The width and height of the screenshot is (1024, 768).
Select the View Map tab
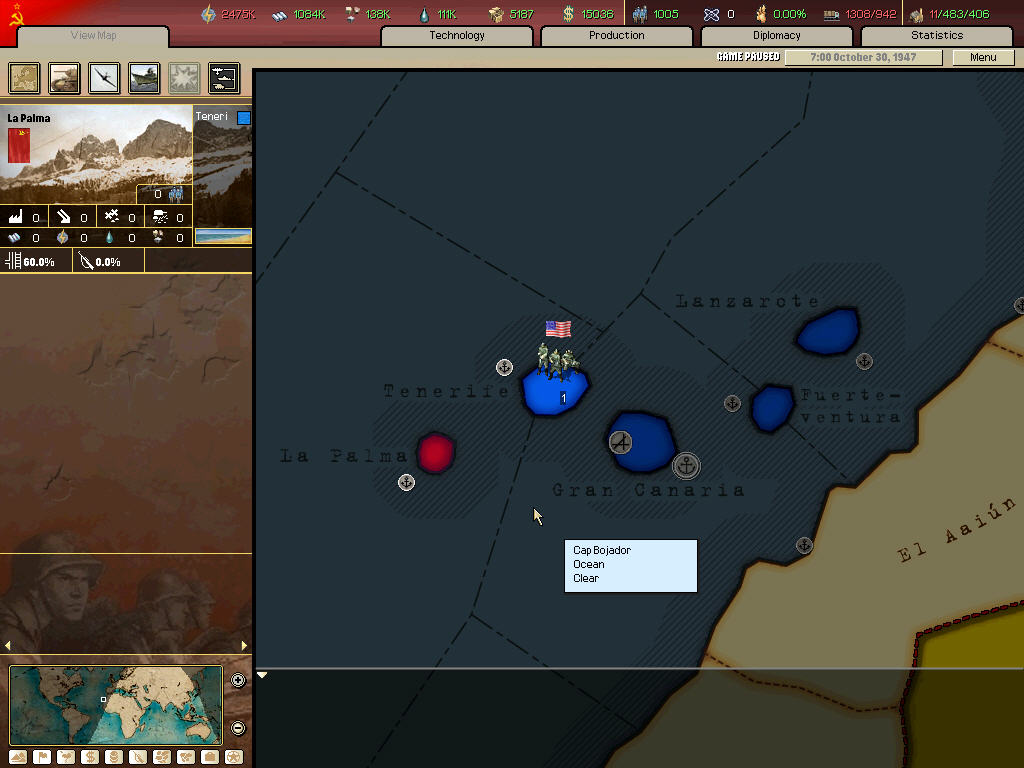[x=93, y=36]
